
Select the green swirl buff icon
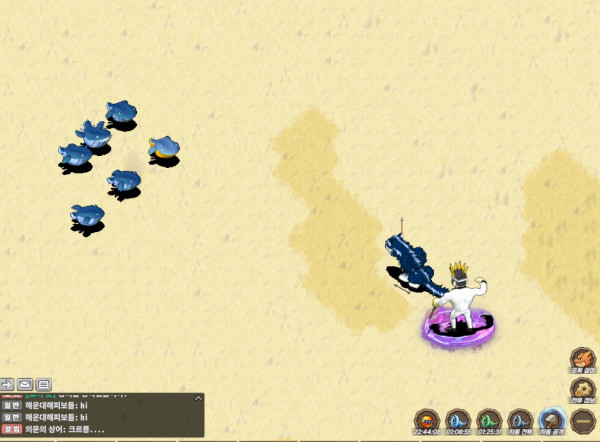point(489,421)
